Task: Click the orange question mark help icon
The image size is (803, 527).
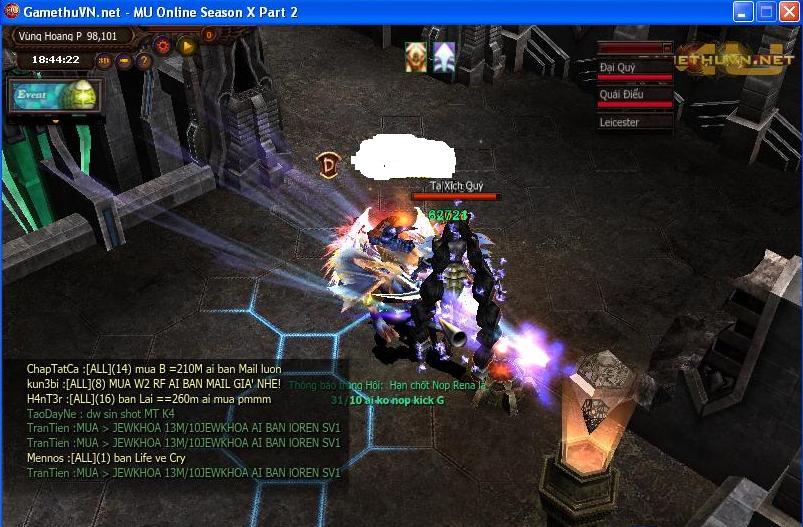Action: pyautogui.click(x=144, y=60)
